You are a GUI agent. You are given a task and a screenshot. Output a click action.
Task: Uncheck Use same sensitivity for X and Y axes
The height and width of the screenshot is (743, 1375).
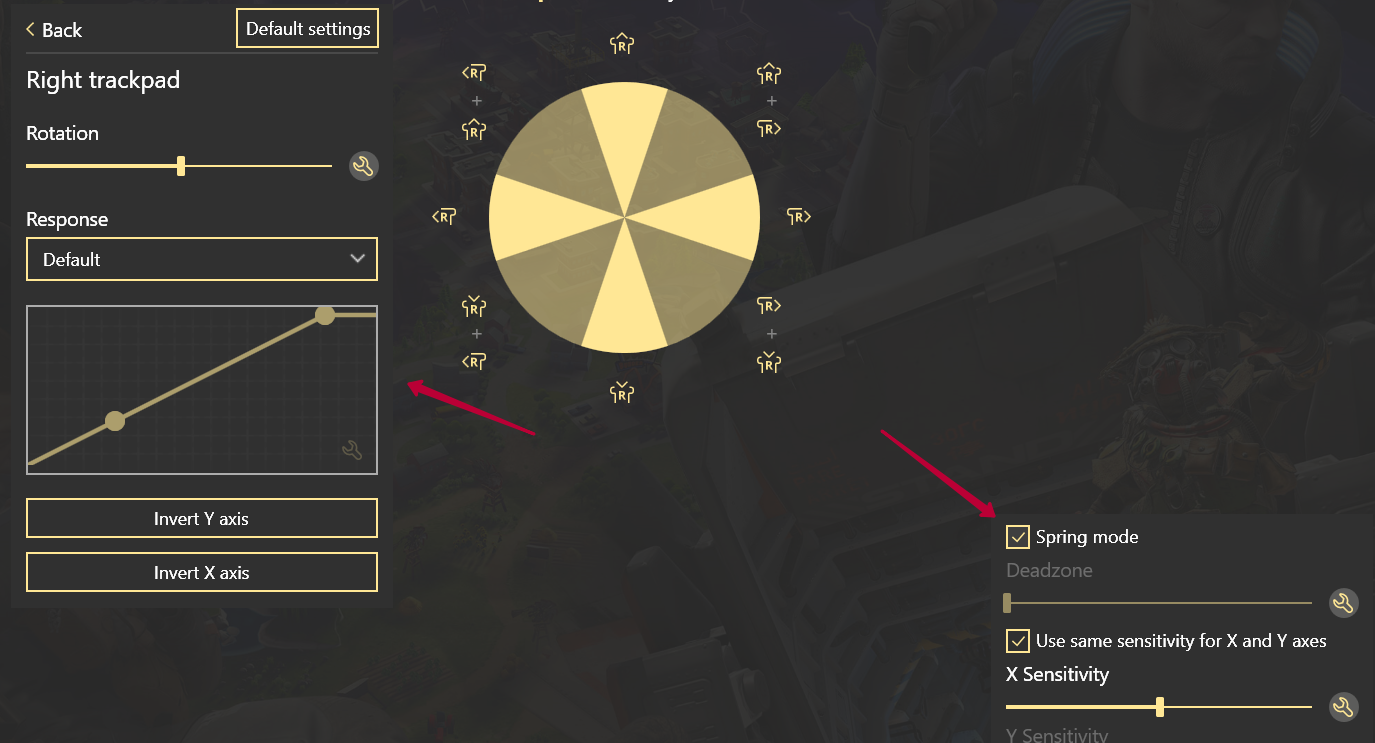coord(1018,641)
